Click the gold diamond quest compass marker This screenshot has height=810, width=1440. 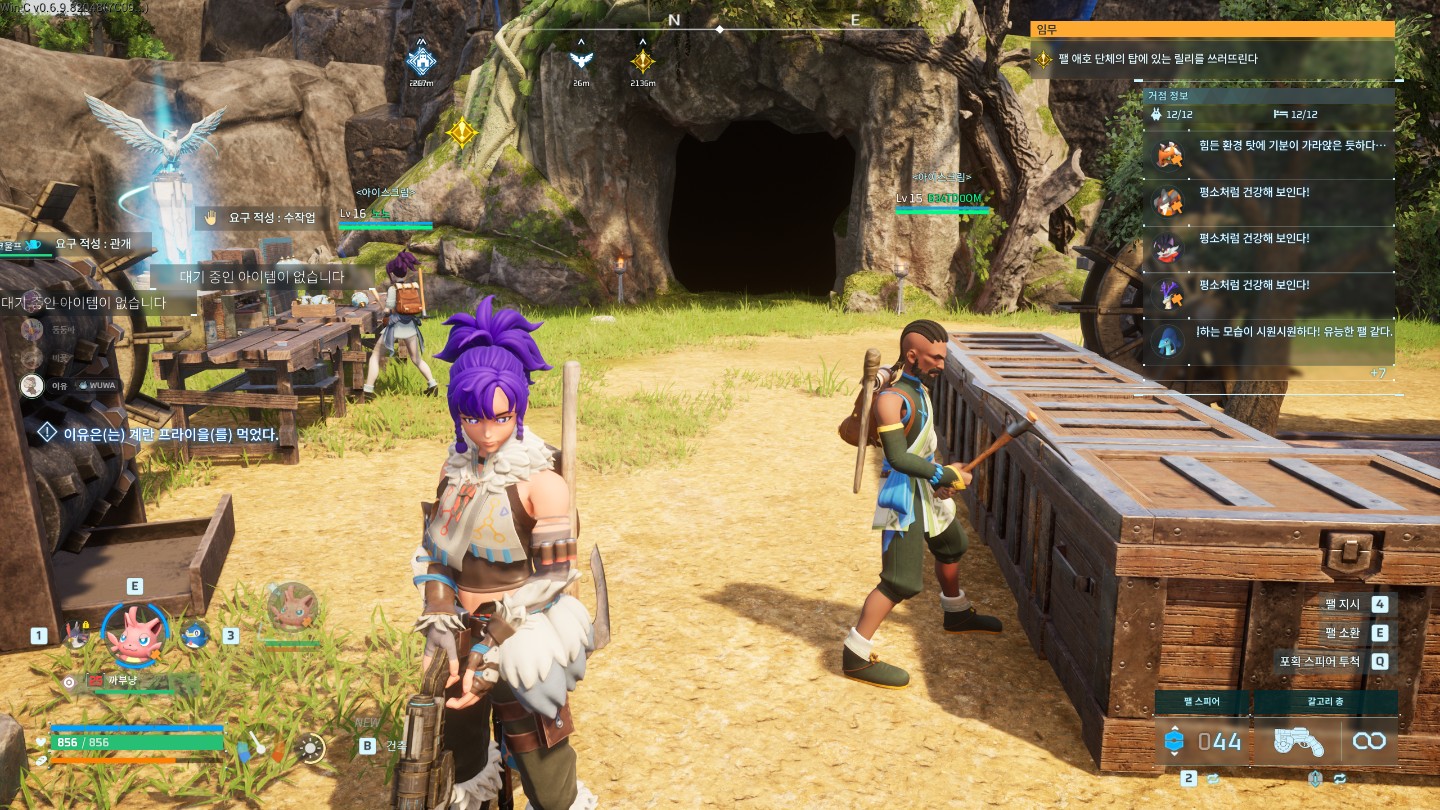pos(642,61)
